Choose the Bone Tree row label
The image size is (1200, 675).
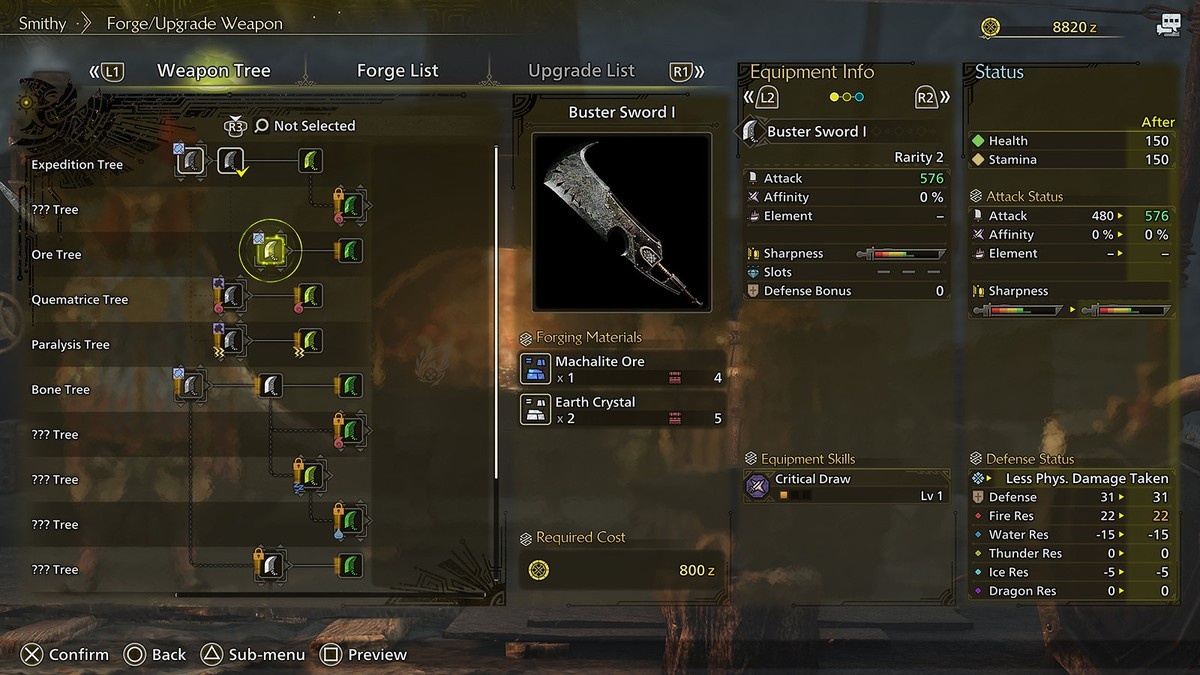[x=60, y=390]
